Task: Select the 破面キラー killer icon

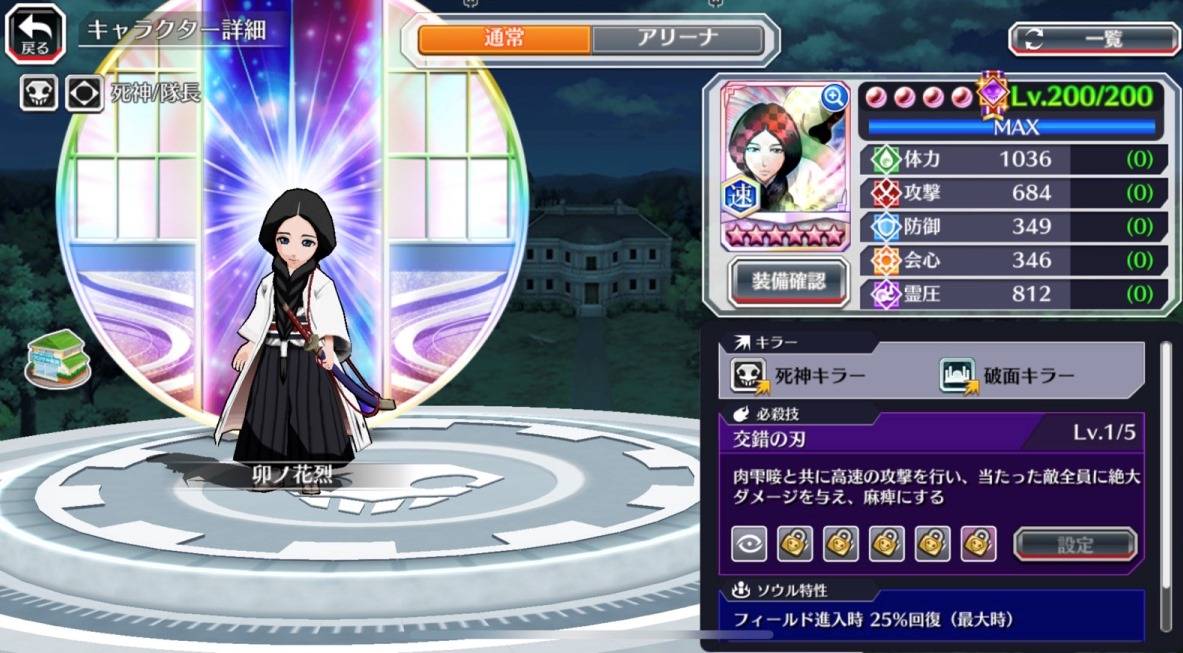Action: (957, 376)
